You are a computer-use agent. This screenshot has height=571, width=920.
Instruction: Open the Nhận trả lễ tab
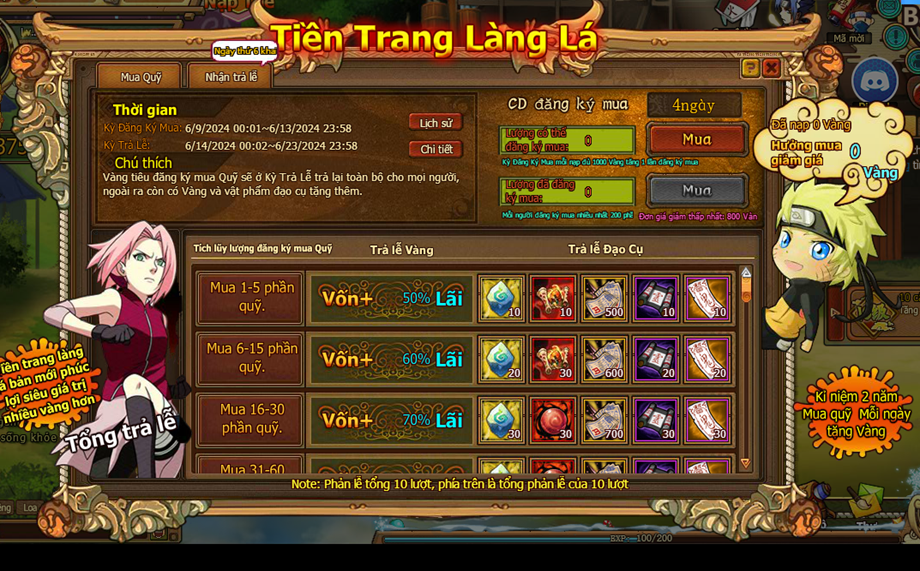click(231, 77)
